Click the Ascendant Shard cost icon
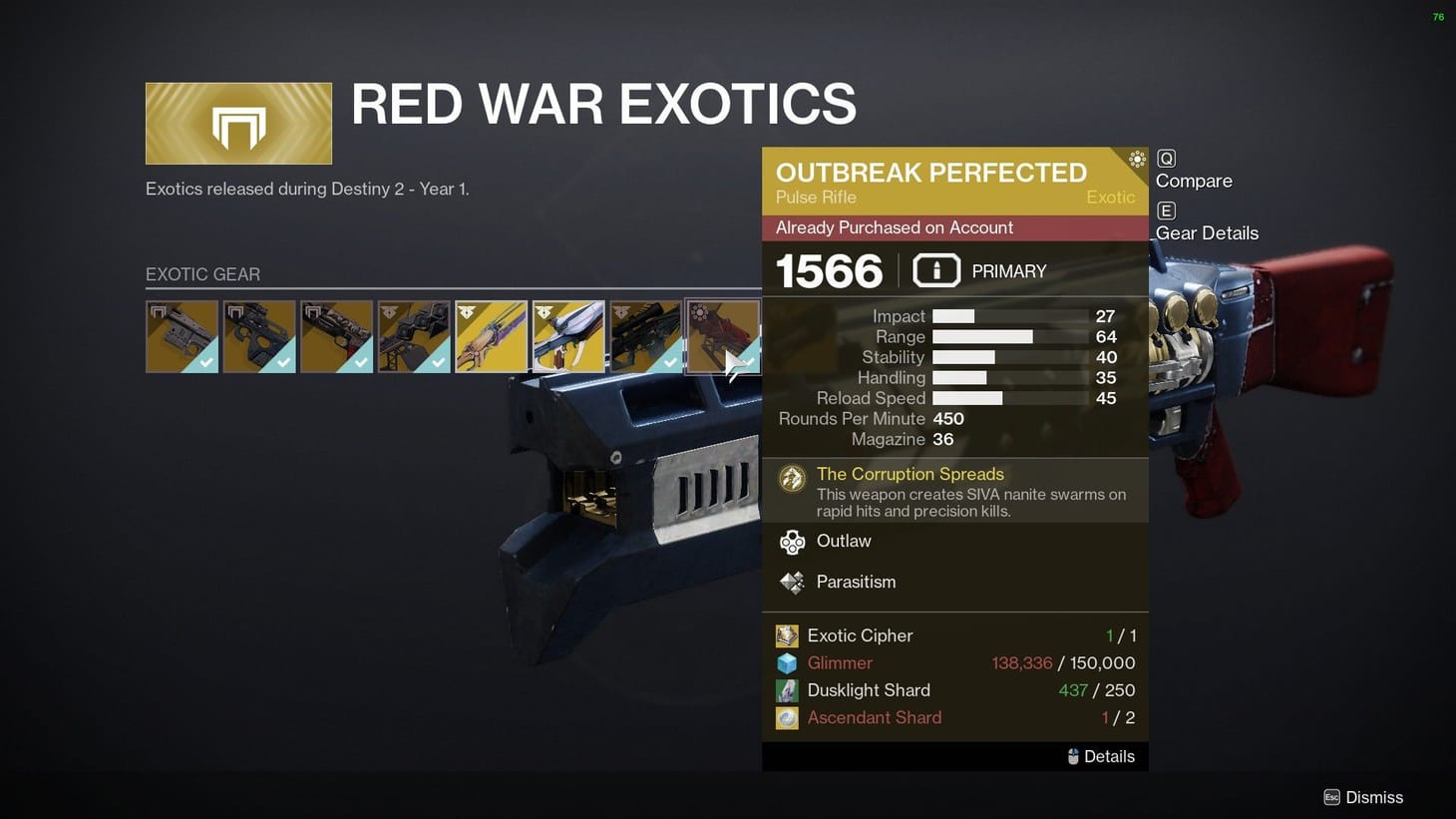Image resolution: width=1456 pixels, height=819 pixels. pos(787,717)
